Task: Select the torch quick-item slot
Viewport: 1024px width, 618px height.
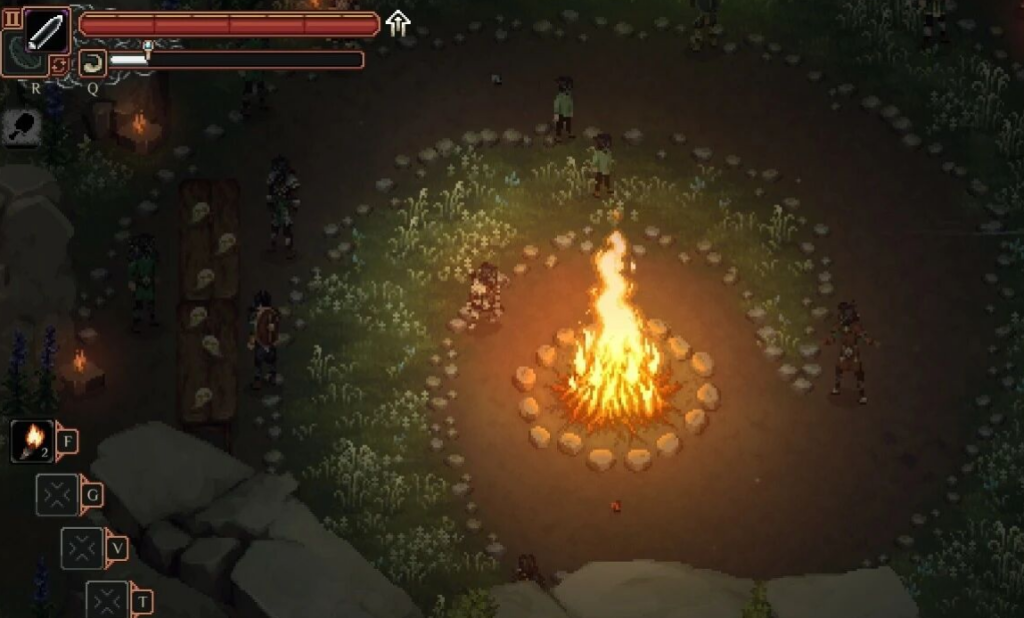Action: click(x=33, y=440)
